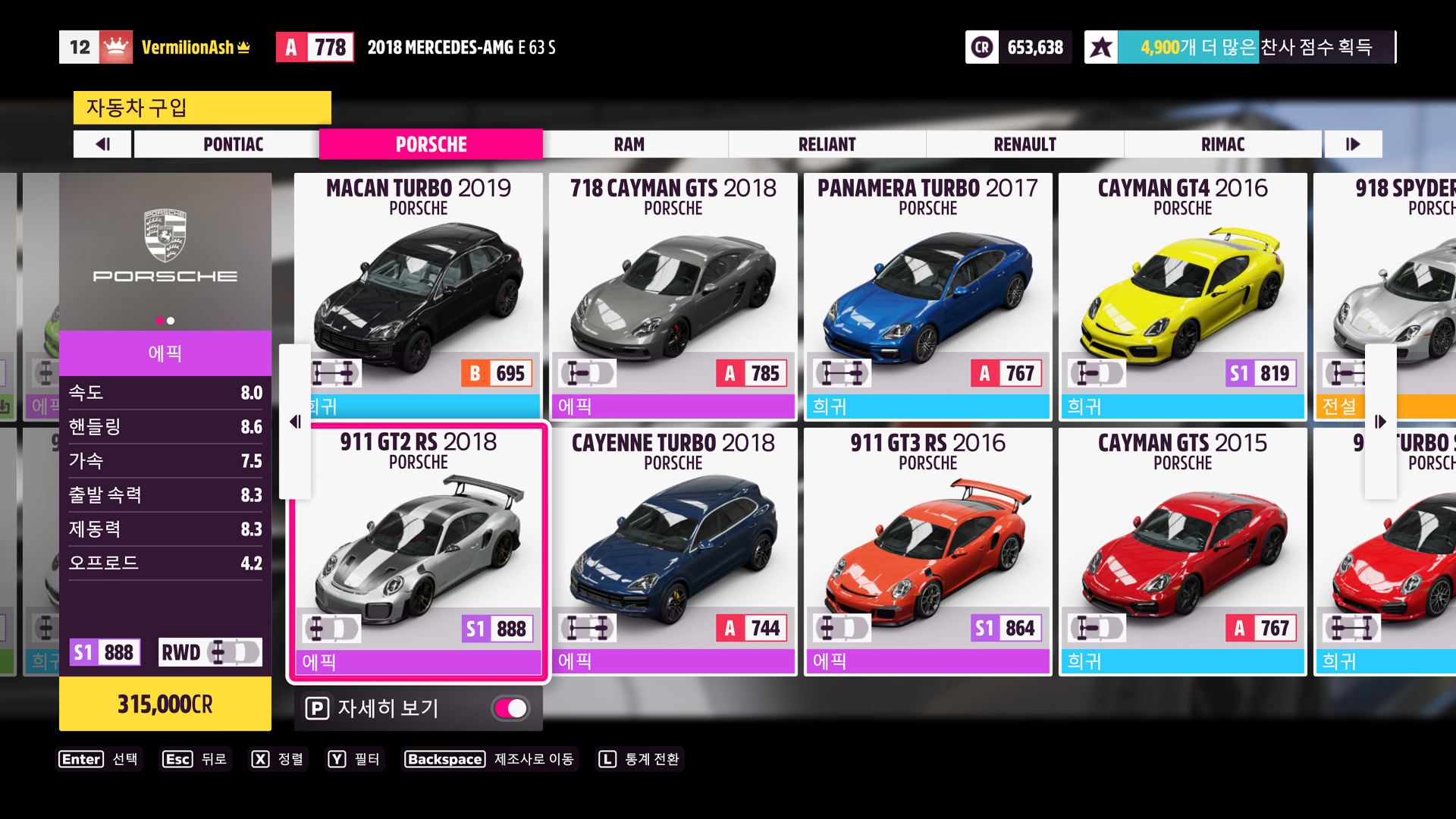The image size is (1456, 819).
Task: Open the RELIANT manufacturer tab
Action: tap(827, 144)
